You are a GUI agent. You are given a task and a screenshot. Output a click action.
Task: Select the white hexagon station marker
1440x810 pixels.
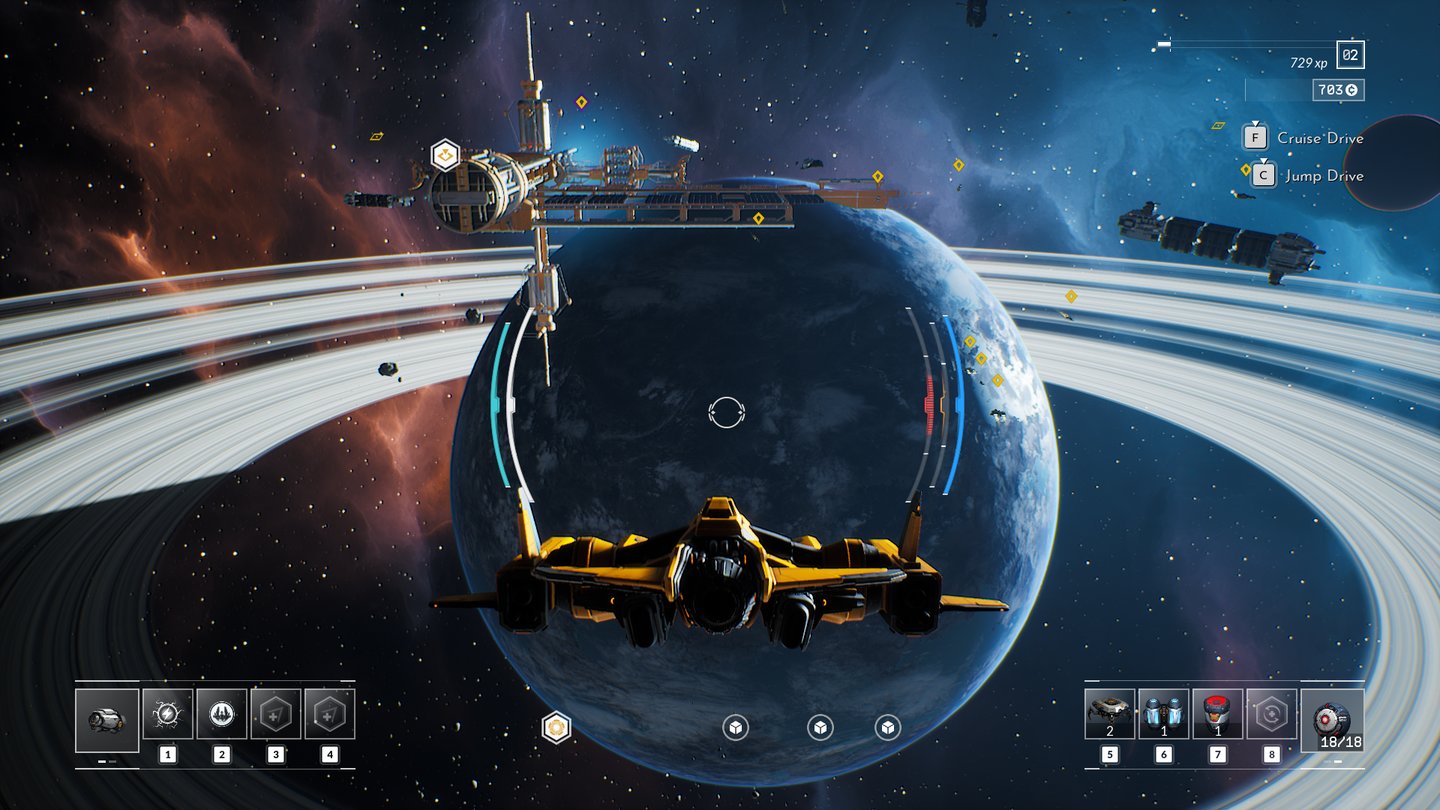pyautogui.click(x=445, y=155)
